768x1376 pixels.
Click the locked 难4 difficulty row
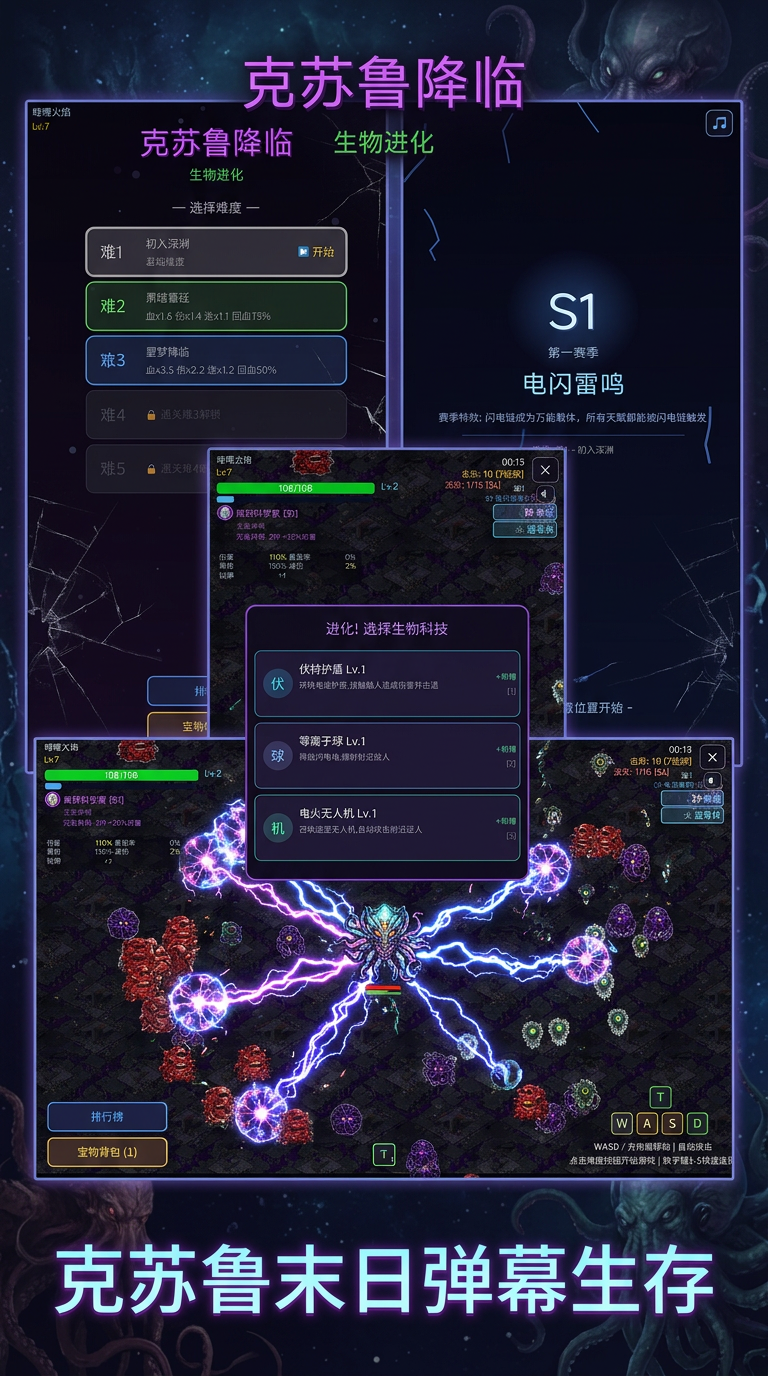[216, 414]
